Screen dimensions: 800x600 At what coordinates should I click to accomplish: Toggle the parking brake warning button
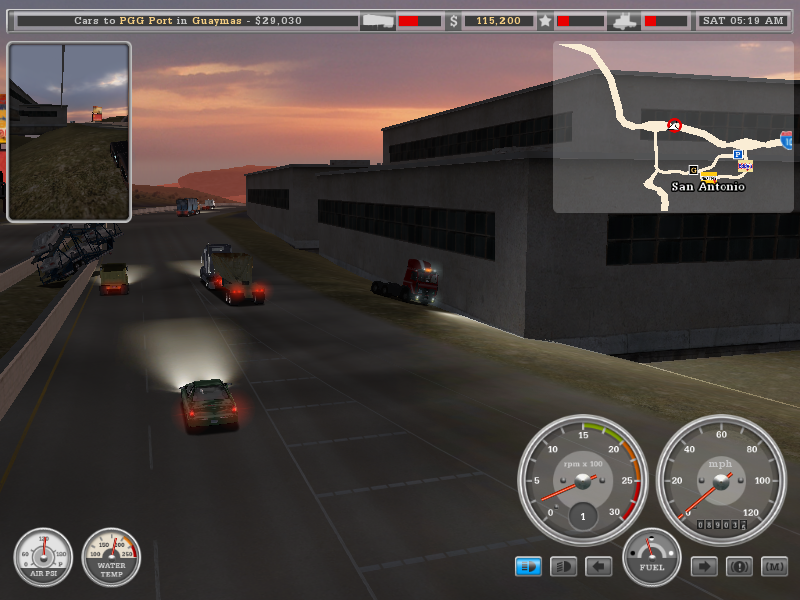(x=739, y=567)
